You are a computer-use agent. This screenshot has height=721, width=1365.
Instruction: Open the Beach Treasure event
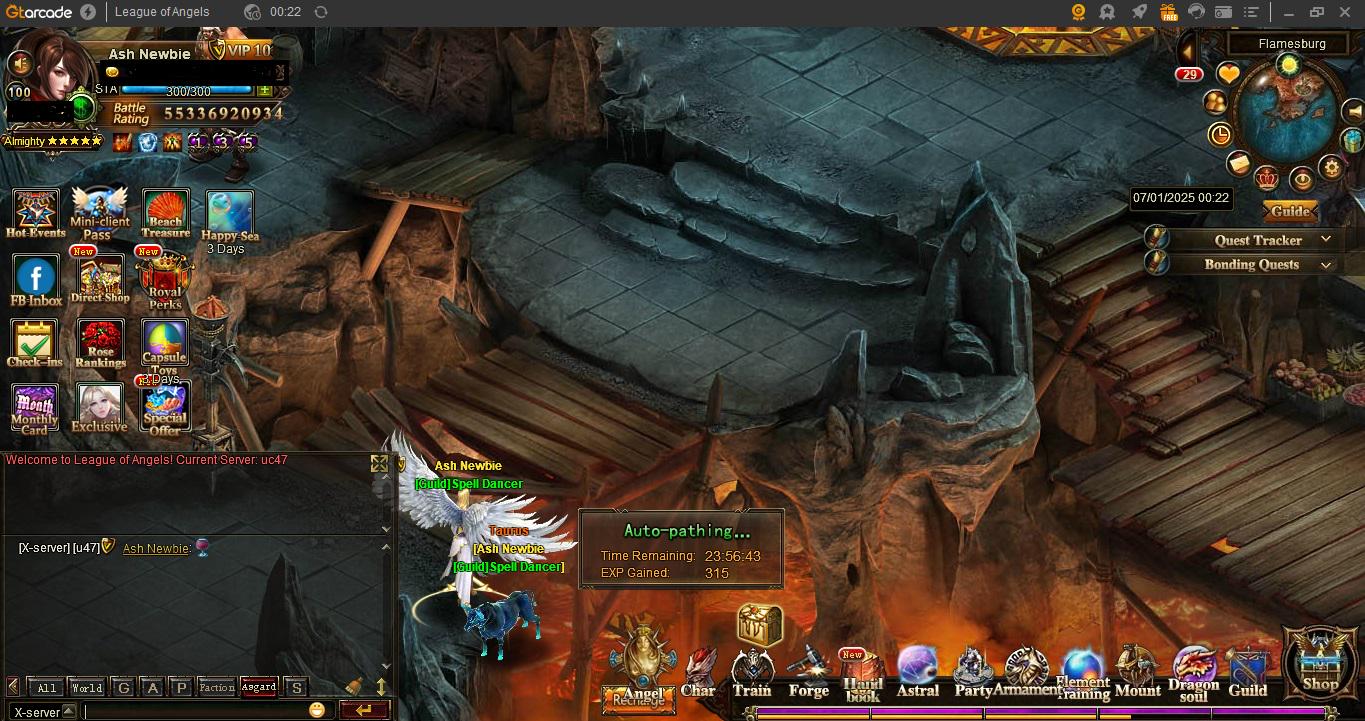(165, 213)
